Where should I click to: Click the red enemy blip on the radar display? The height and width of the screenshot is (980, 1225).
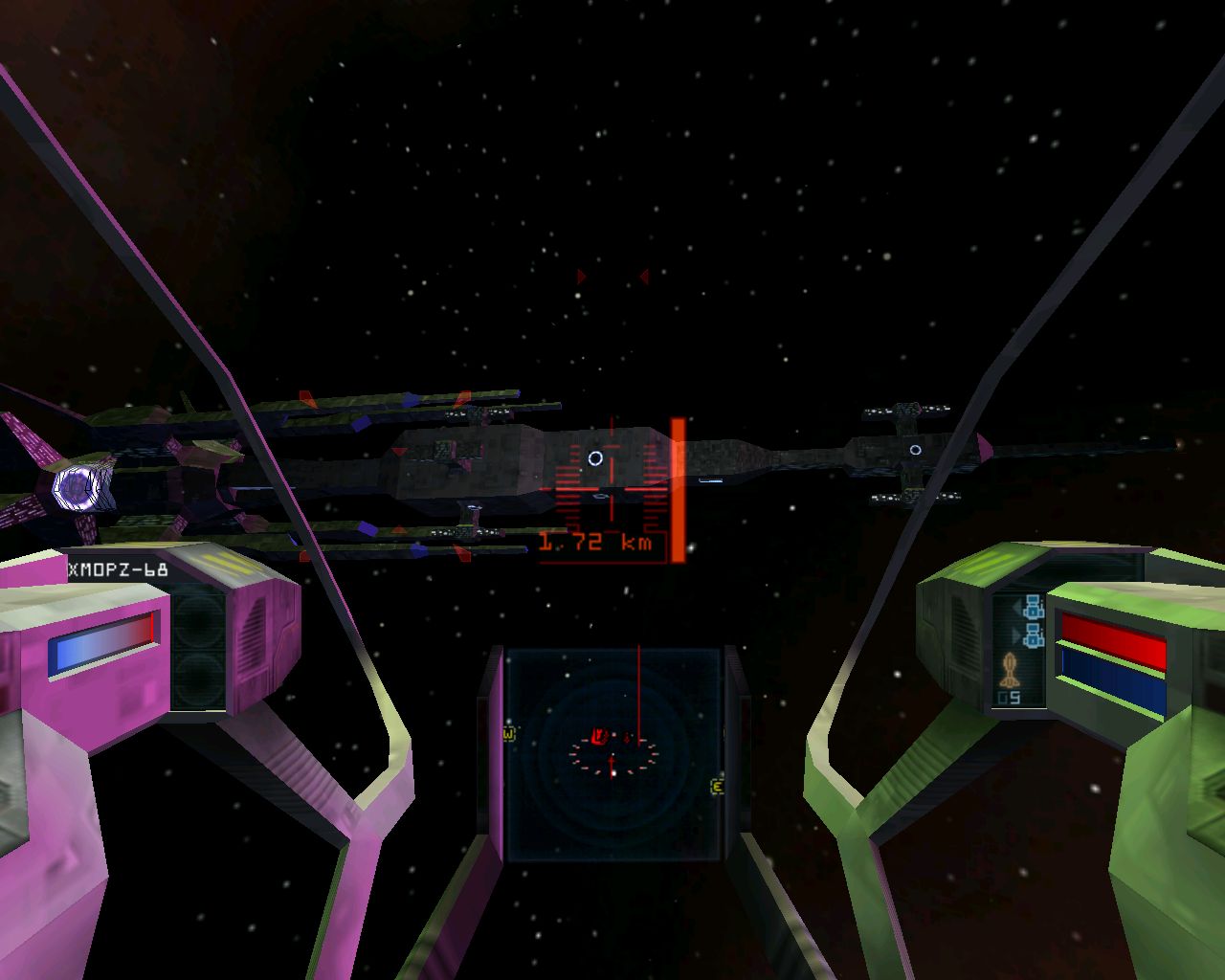600,736
